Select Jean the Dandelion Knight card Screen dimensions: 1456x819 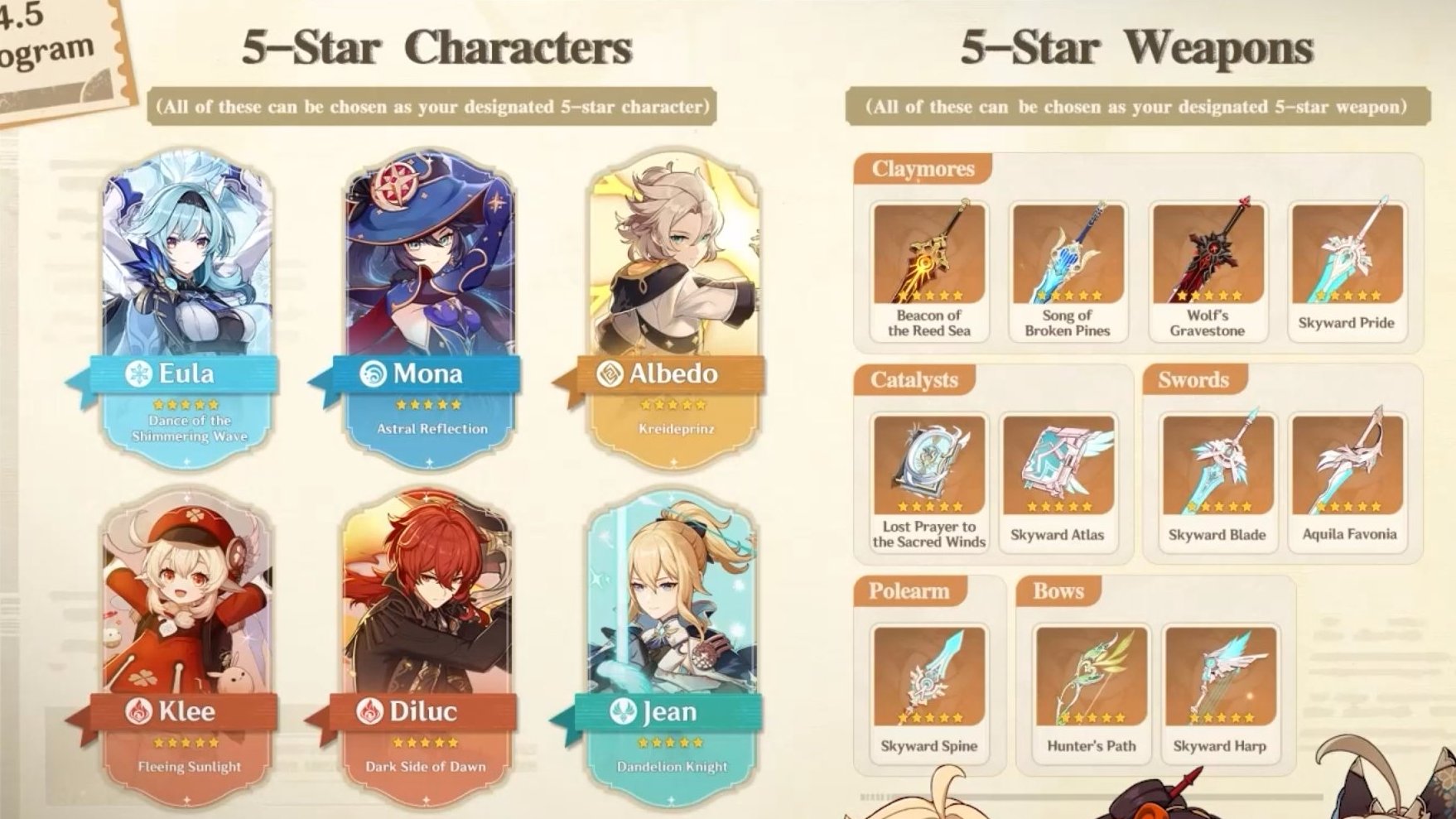point(672,642)
